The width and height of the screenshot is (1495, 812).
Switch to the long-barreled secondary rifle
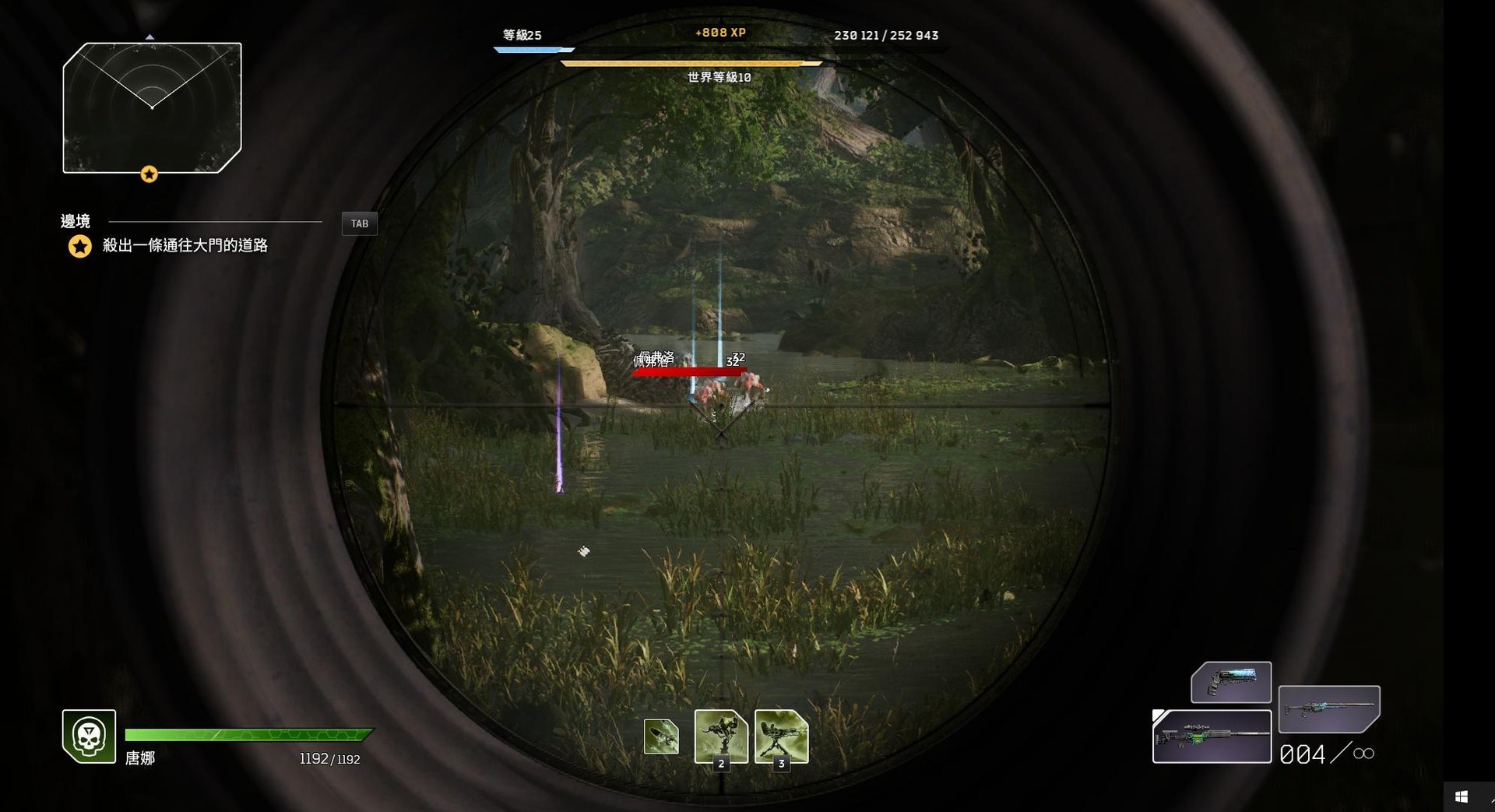tap(1329, 708)
